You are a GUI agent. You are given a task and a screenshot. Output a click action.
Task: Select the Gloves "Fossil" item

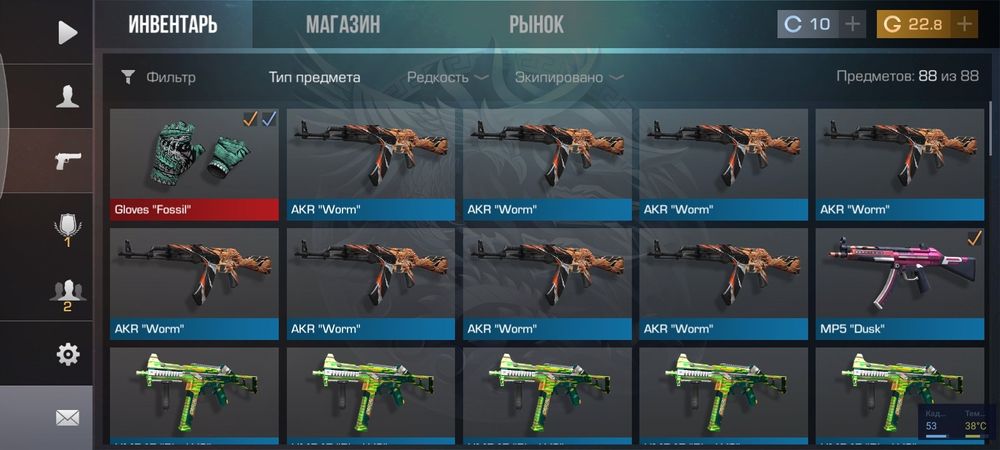coord(194,164)
